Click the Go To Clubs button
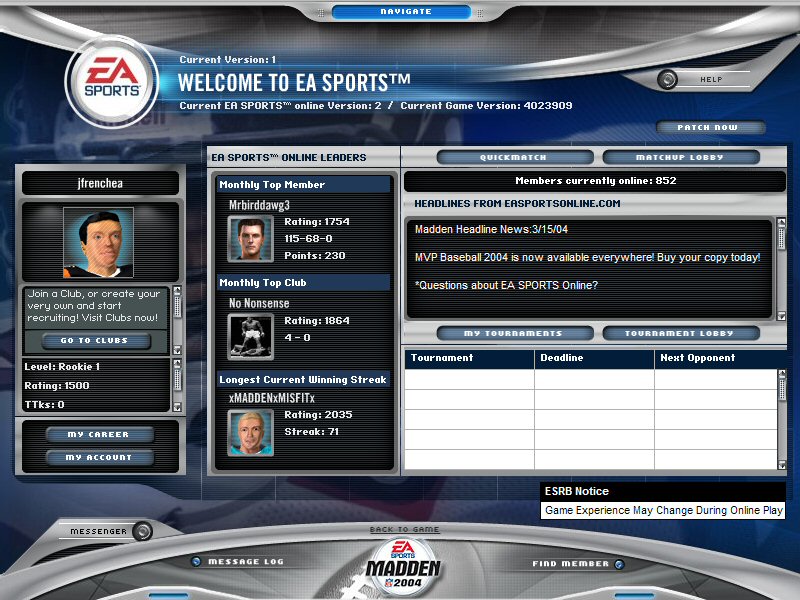This screenshot has height=600, width=800. click(95, 341)
